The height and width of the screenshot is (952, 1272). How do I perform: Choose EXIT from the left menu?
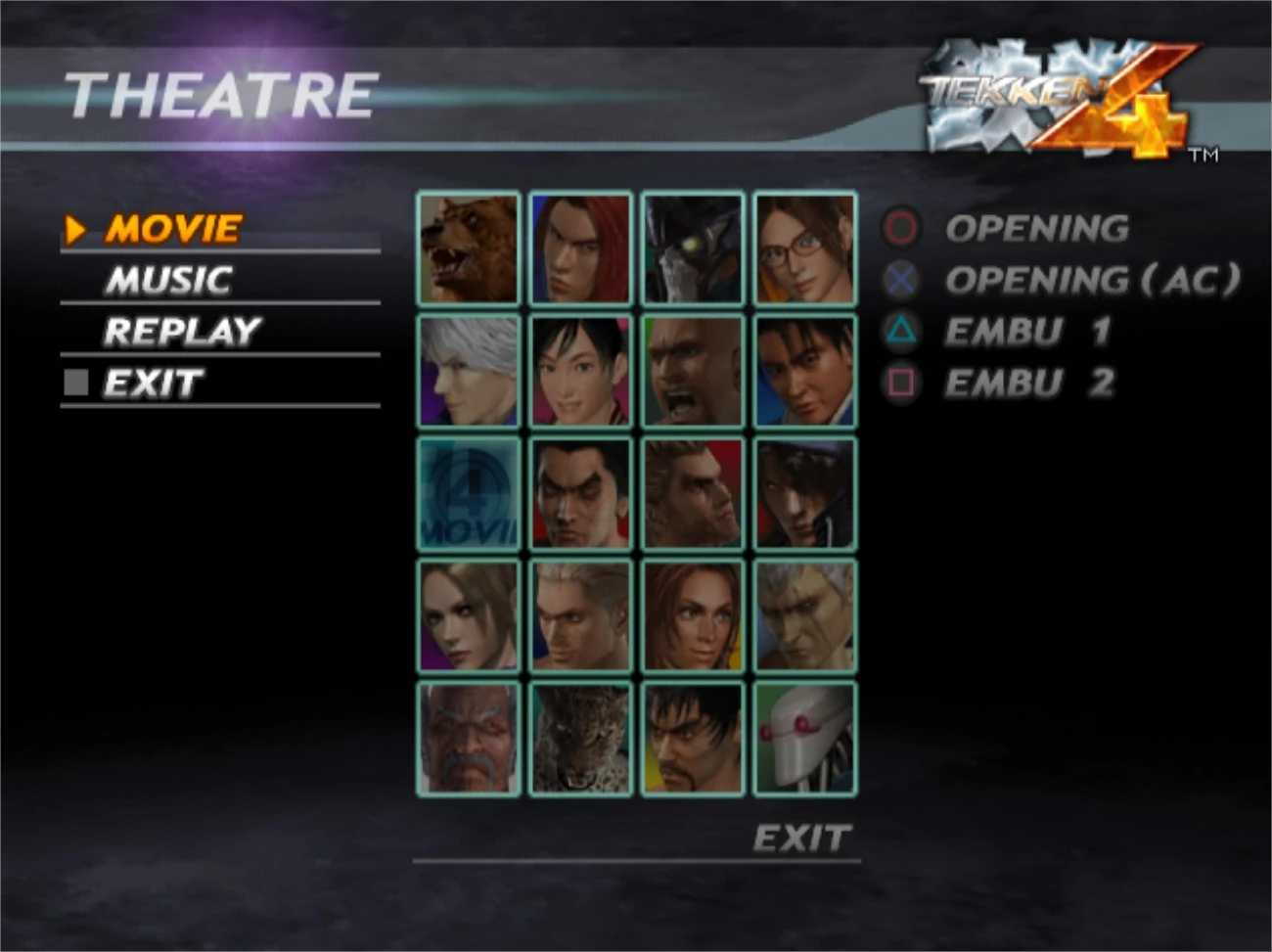[152, 384]
